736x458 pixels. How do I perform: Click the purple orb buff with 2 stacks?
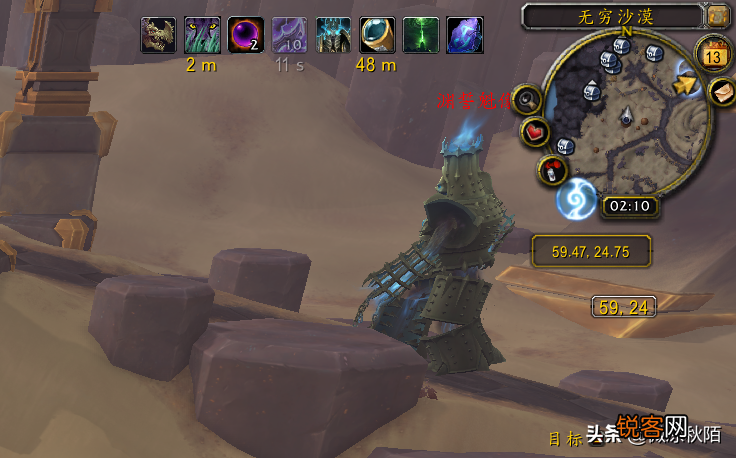(x=246, y=36)
